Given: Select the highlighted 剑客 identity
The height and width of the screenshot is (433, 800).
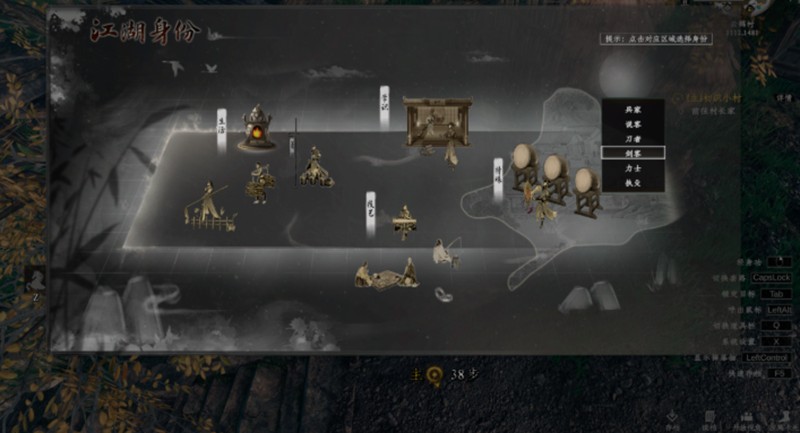Looking at the screenshot, I should pyautogui.click(x=631, y=153).
